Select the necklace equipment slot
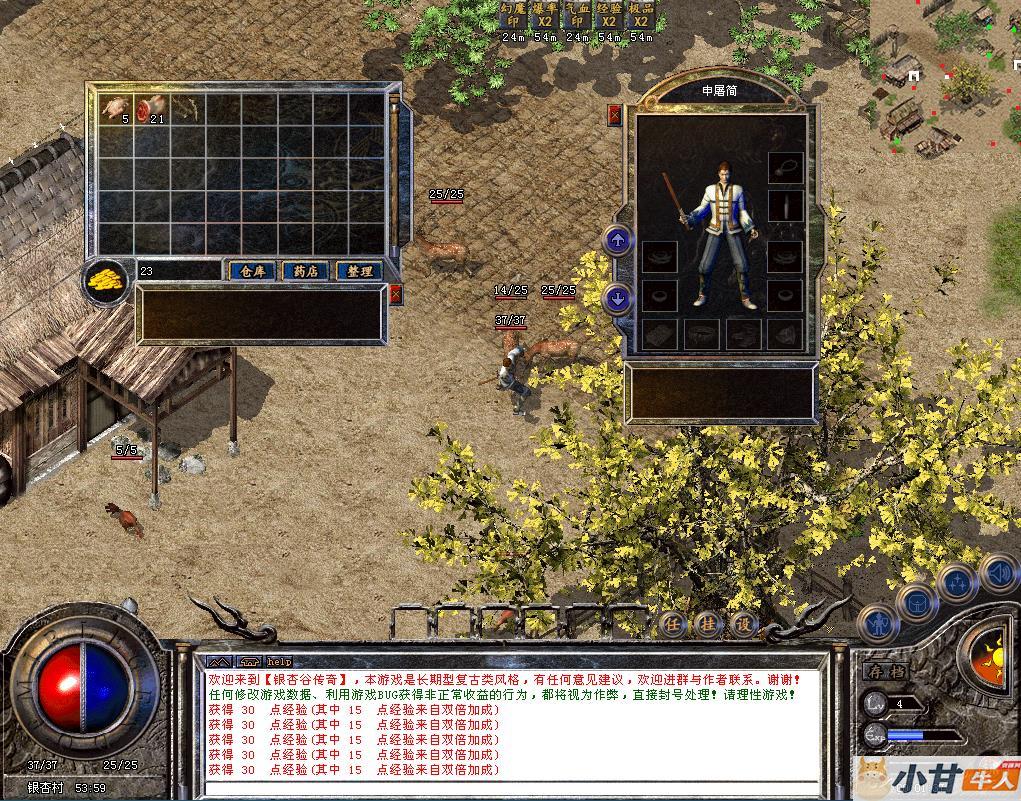This screenshot has width=1021, height=801. (785, 166)
